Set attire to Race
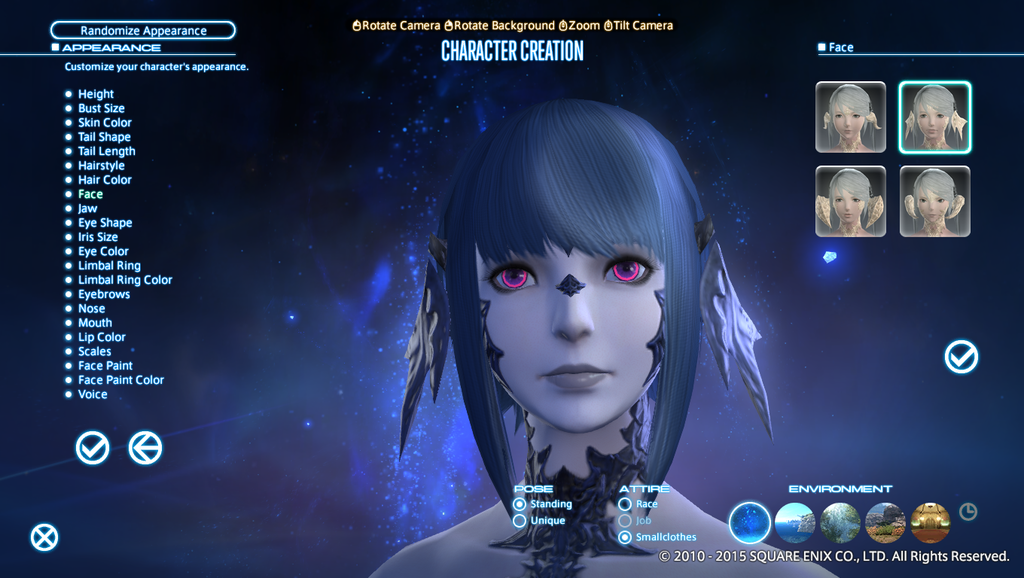Image resolution: width=1024 pixels, height=578 pixels. click(x=625, y=504)
